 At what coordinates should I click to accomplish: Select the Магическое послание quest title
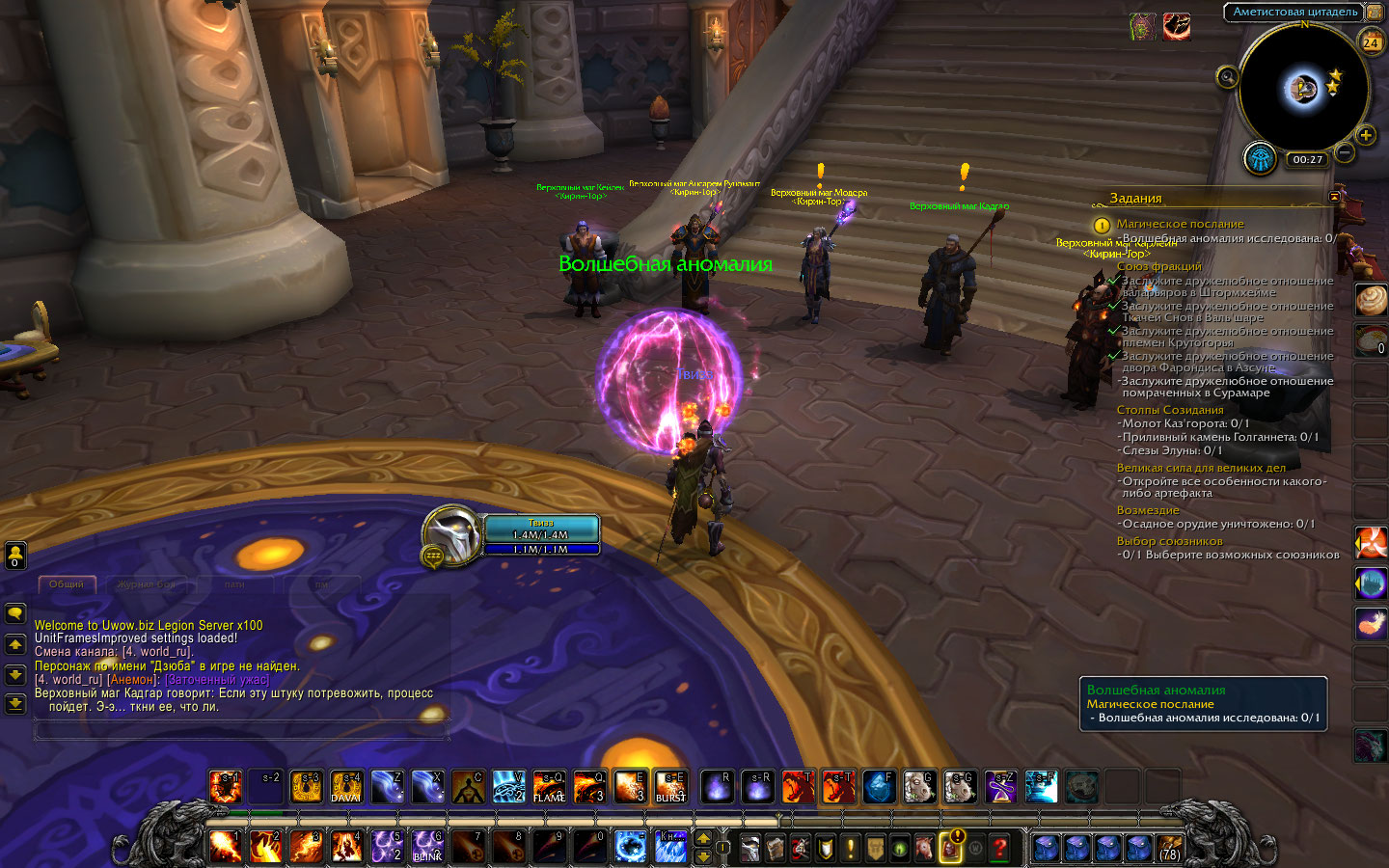point(1180,224)
